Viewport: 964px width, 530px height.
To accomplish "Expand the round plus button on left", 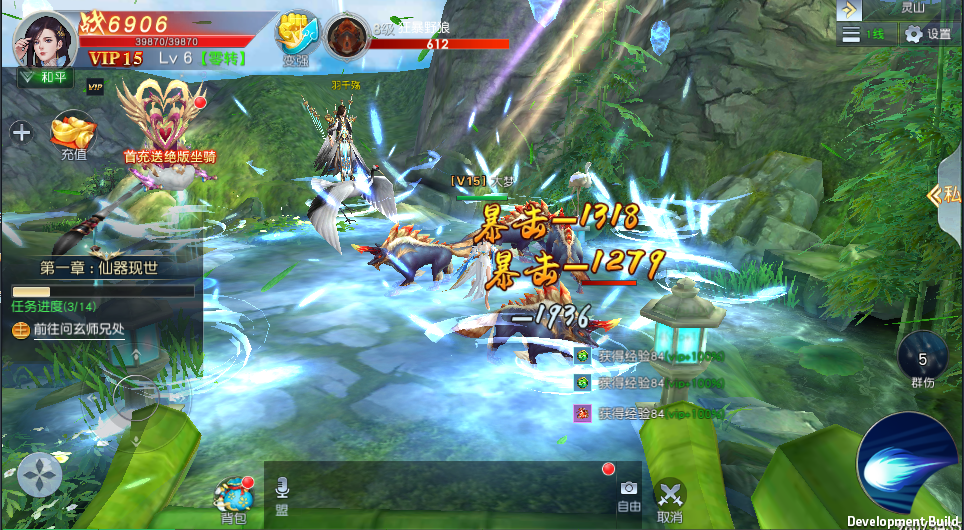I will 21,131.
